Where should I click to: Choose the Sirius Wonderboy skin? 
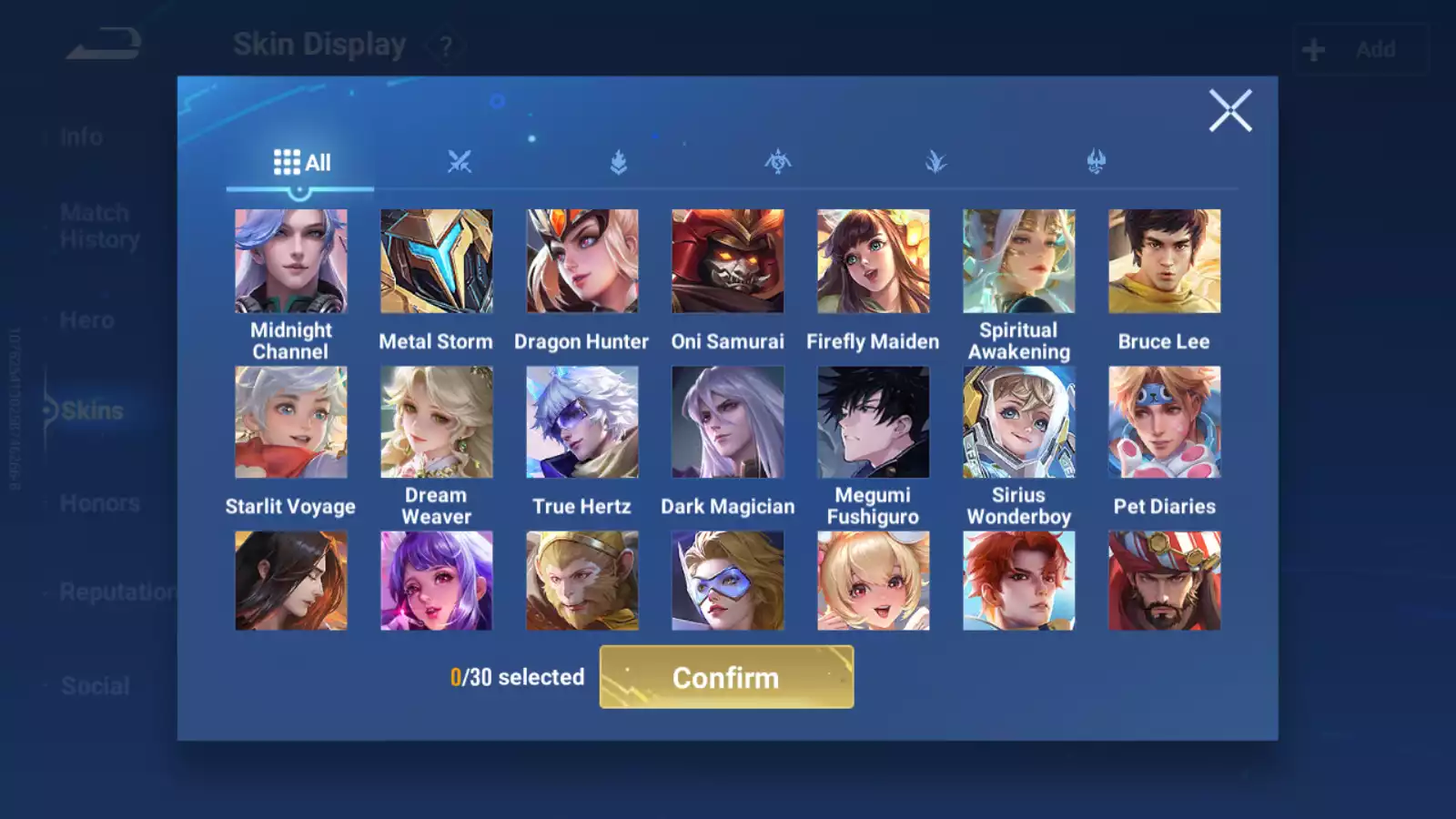pos(1019,422)
